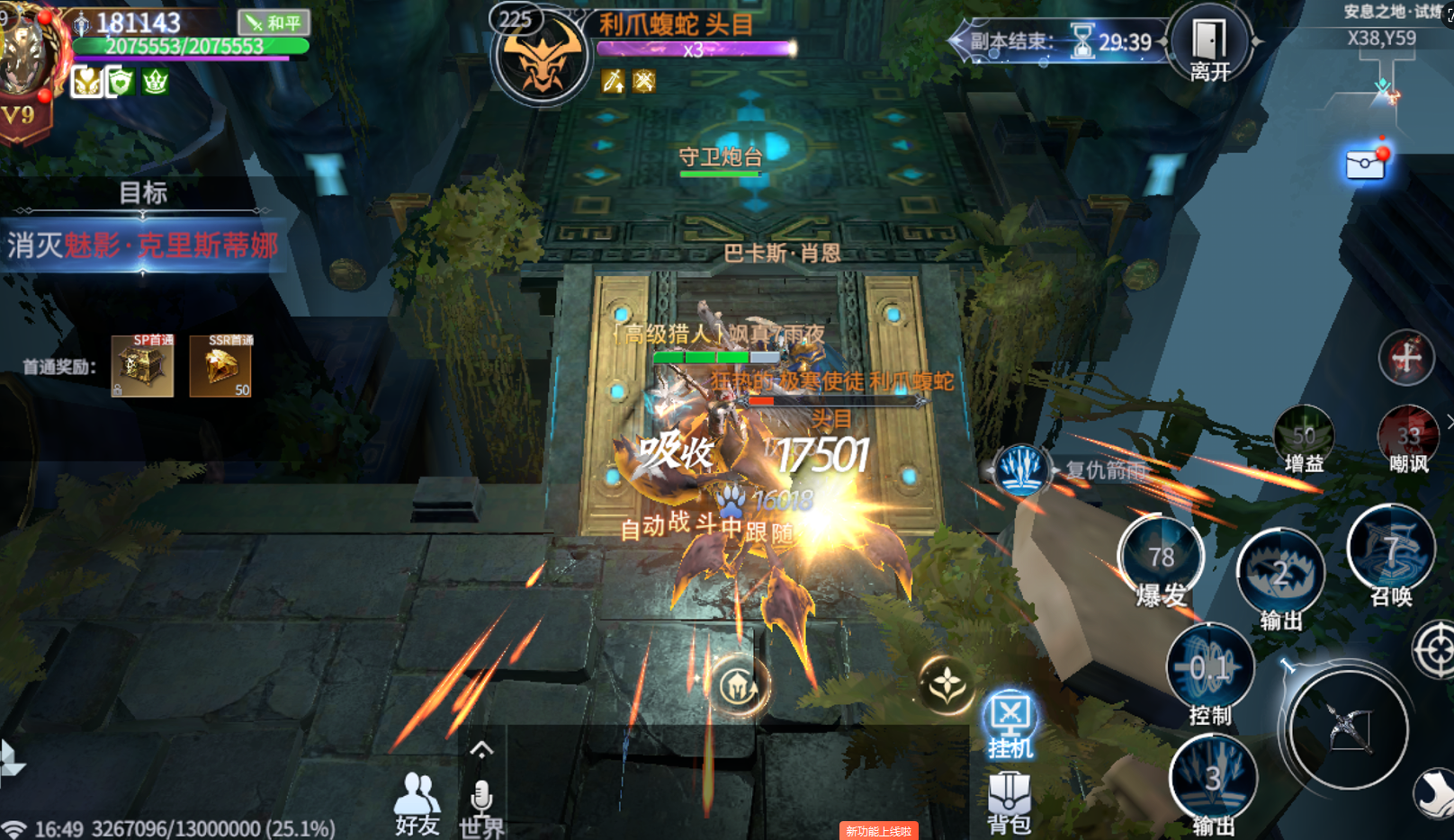Select the 利爪蝮蛇 头目 boss portrait
The height and width of the screenshot is (840, 1454).
point(541,56)
